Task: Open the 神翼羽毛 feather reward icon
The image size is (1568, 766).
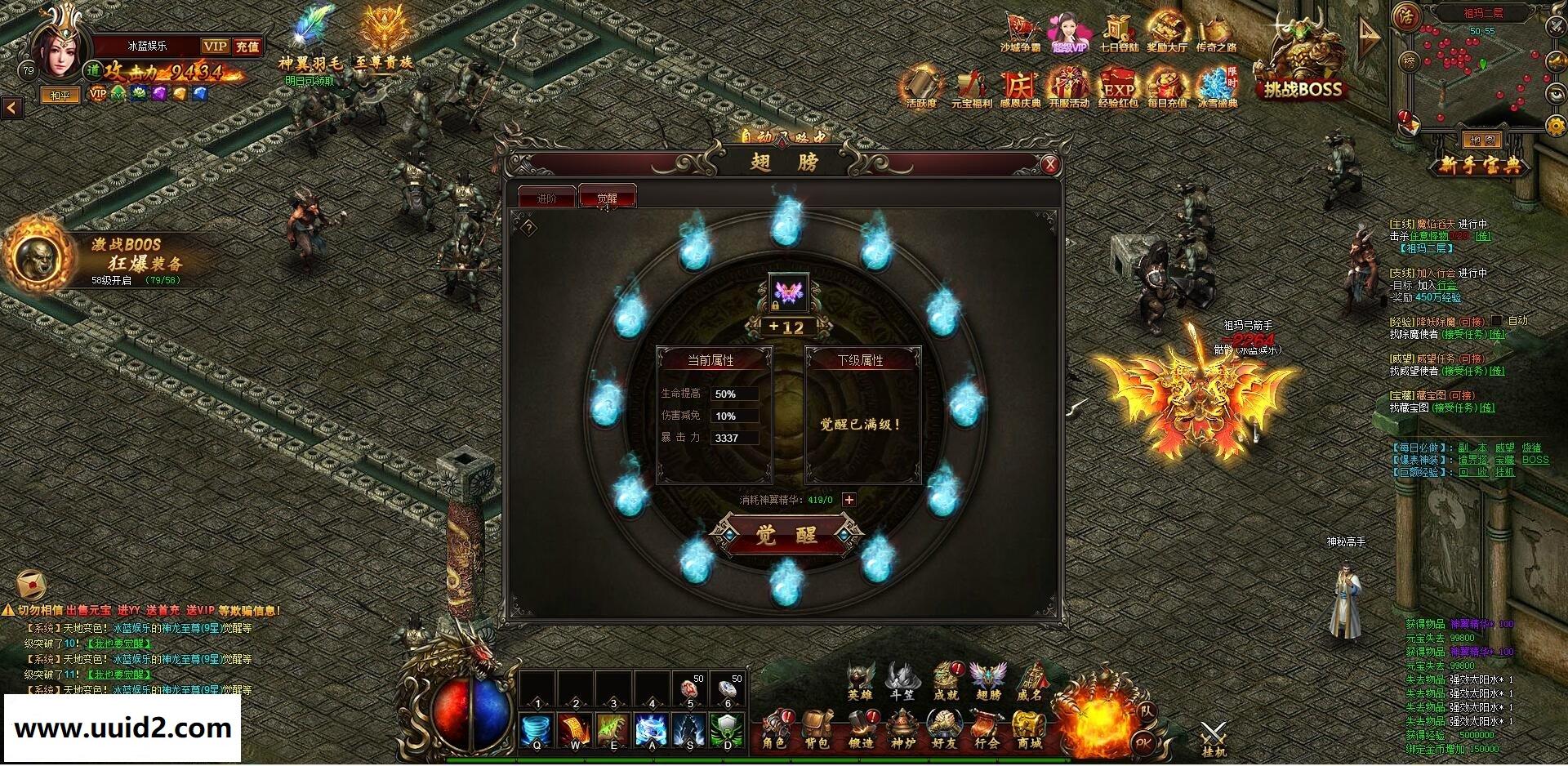Action: (310, 41)
